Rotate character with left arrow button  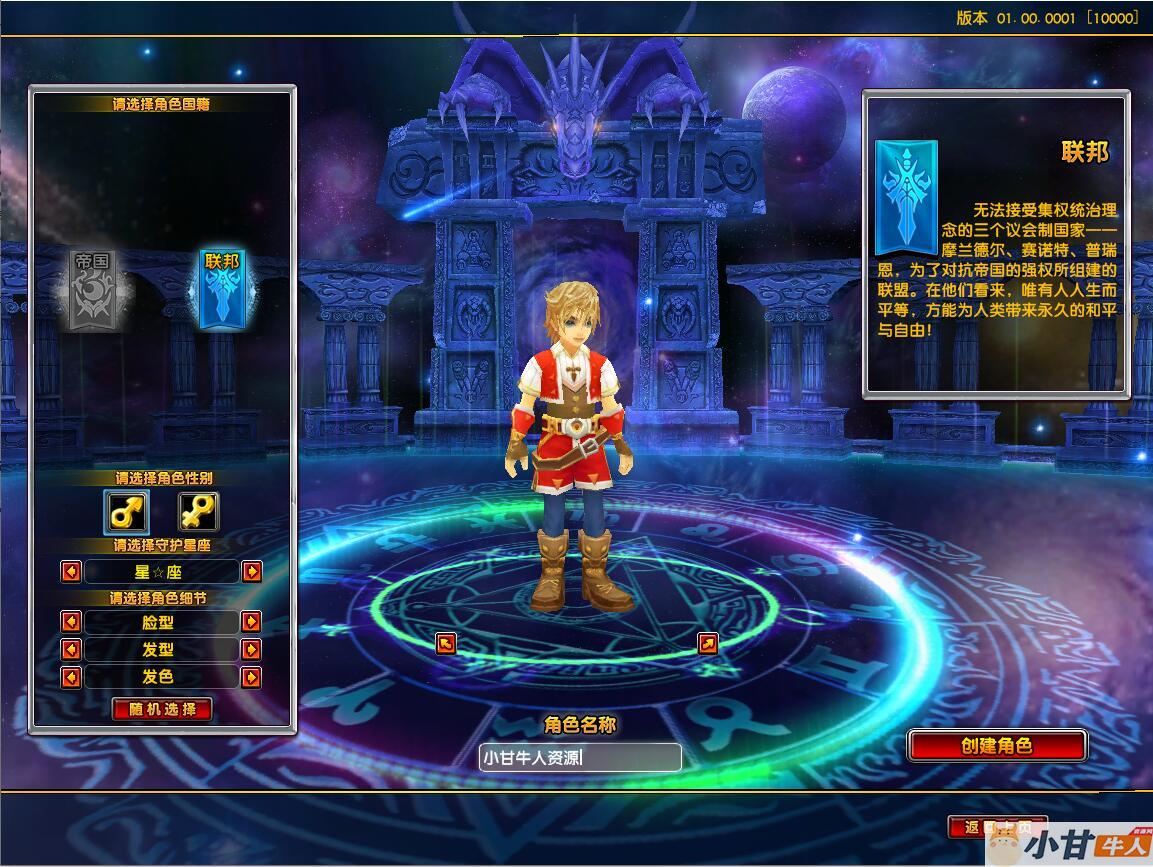pos(446,643)
